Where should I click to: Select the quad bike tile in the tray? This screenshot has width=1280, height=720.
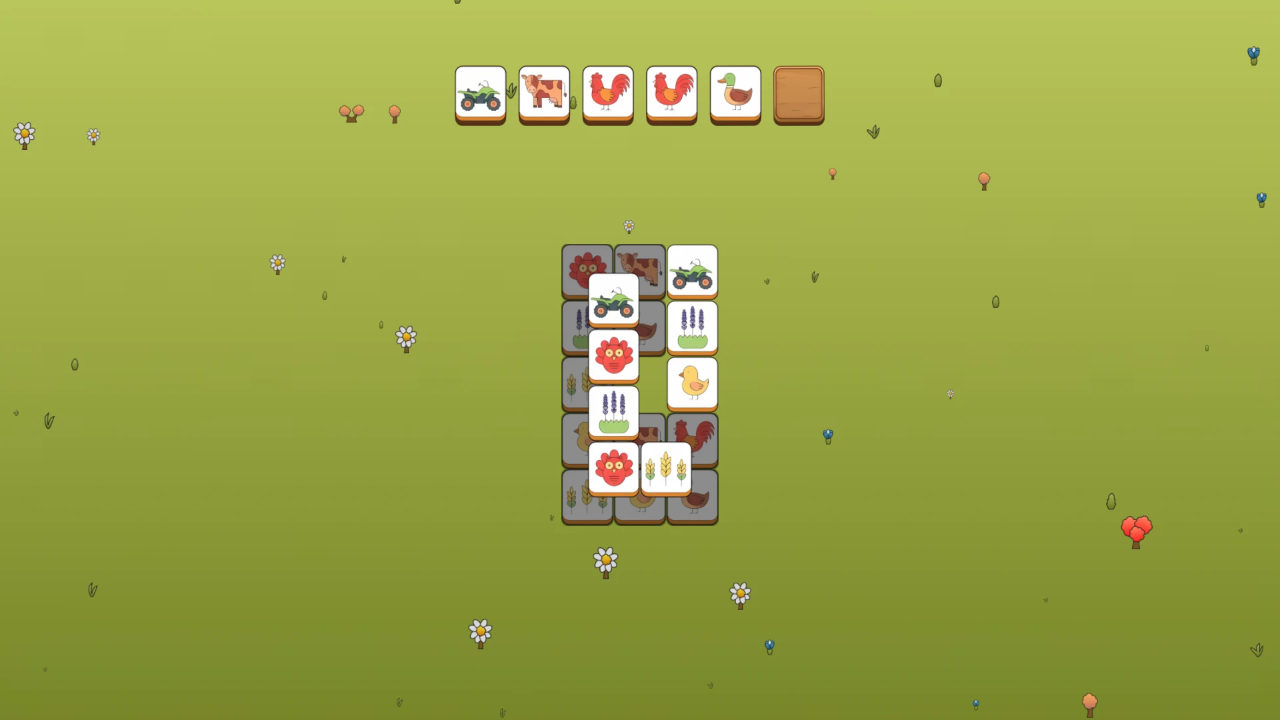click(x=480, y=95)
